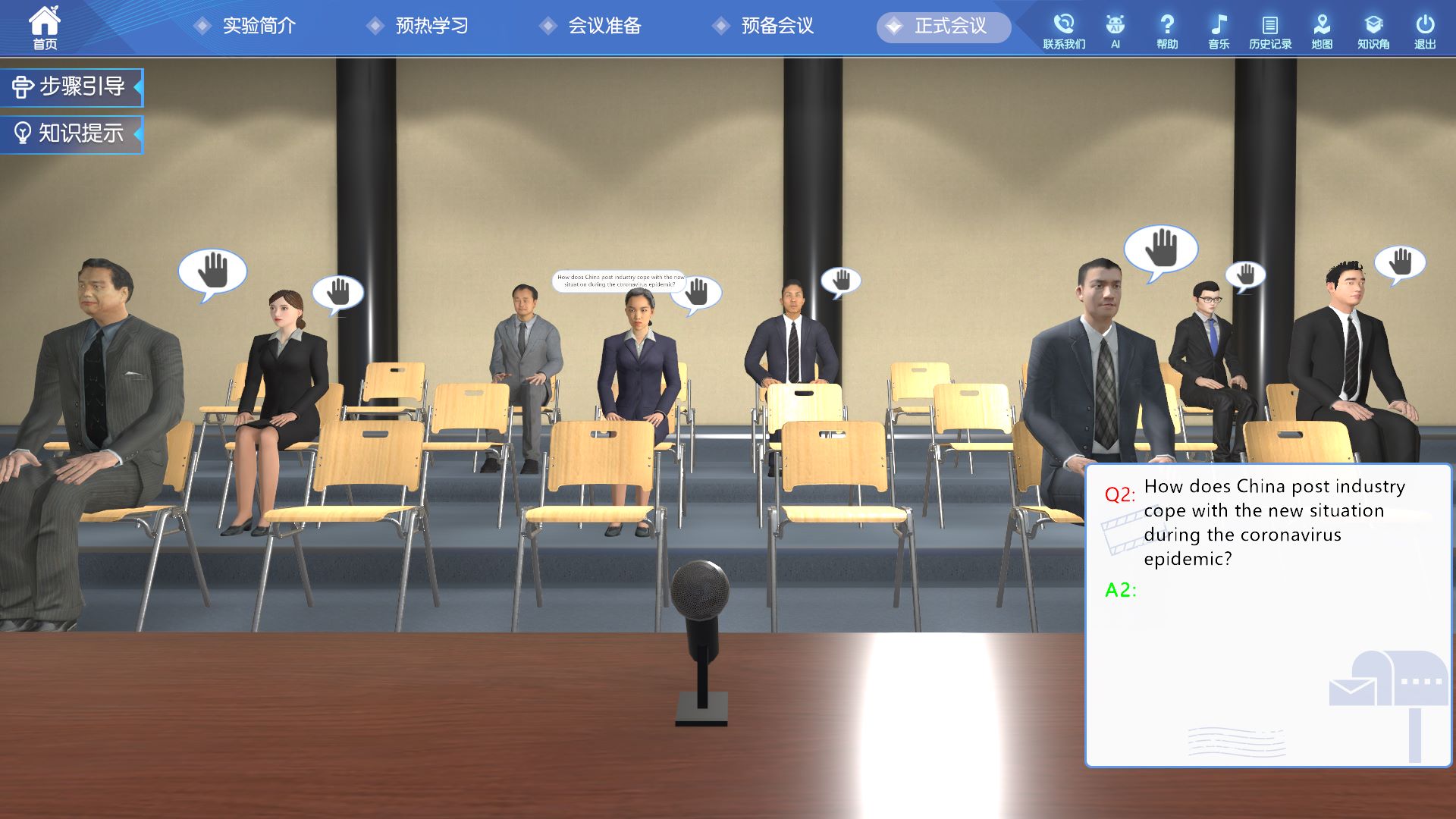Launch the AI assistant icon
This screenshot has width=1456, height=819.
click(1115, 31)
